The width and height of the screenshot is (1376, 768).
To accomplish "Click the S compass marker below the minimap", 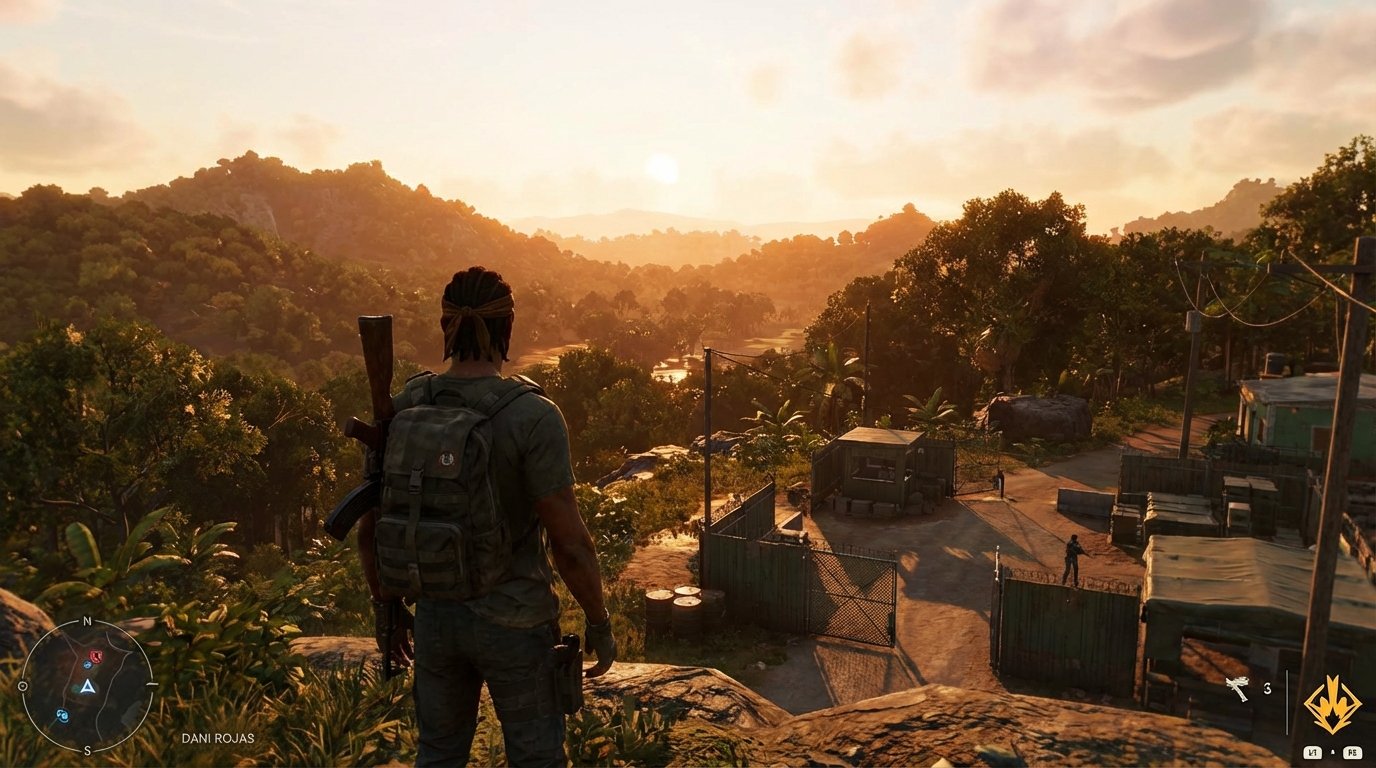I will coord(86,750).
